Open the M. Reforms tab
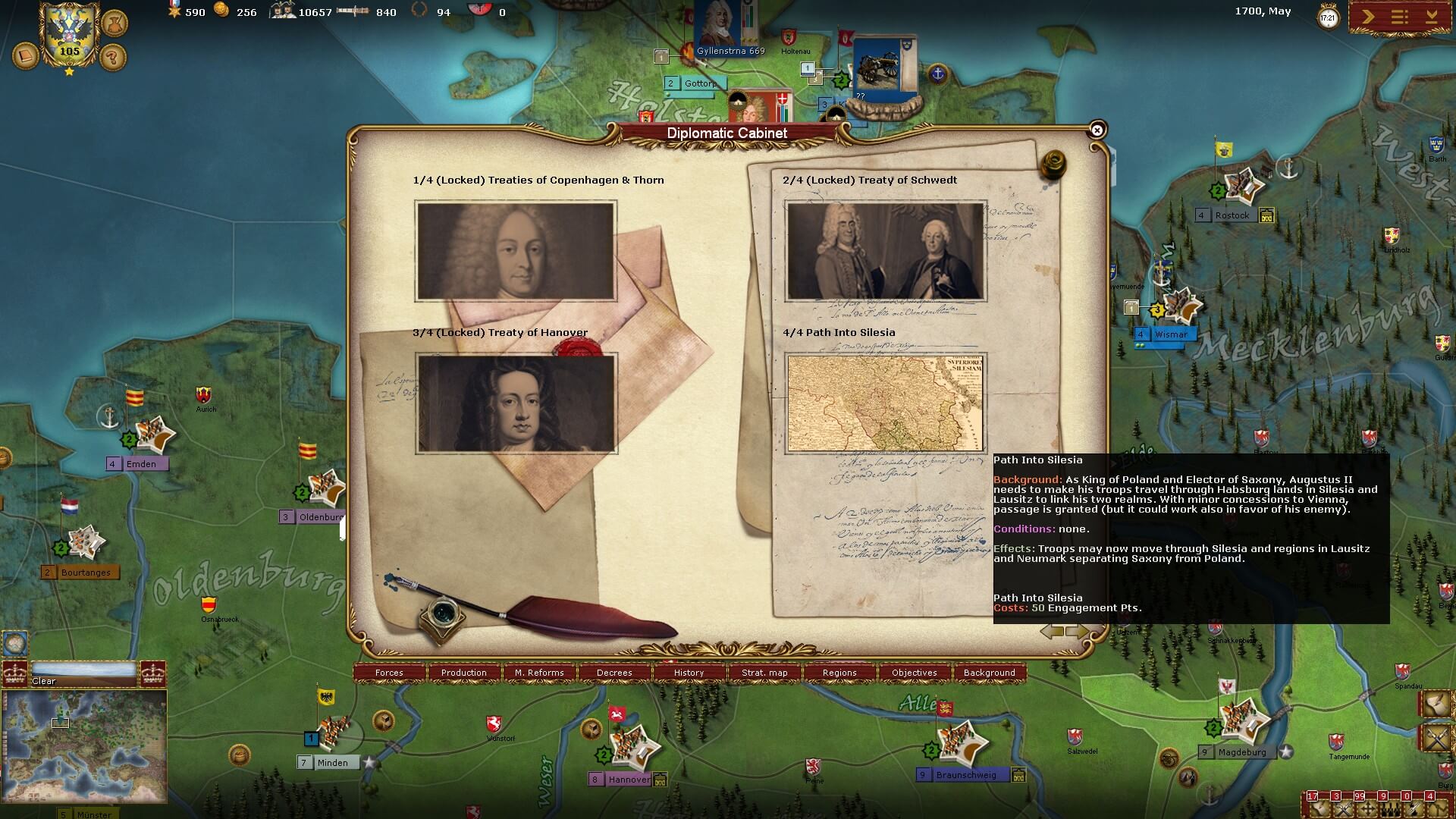1456x819 pixels. [x=539, y=673]
